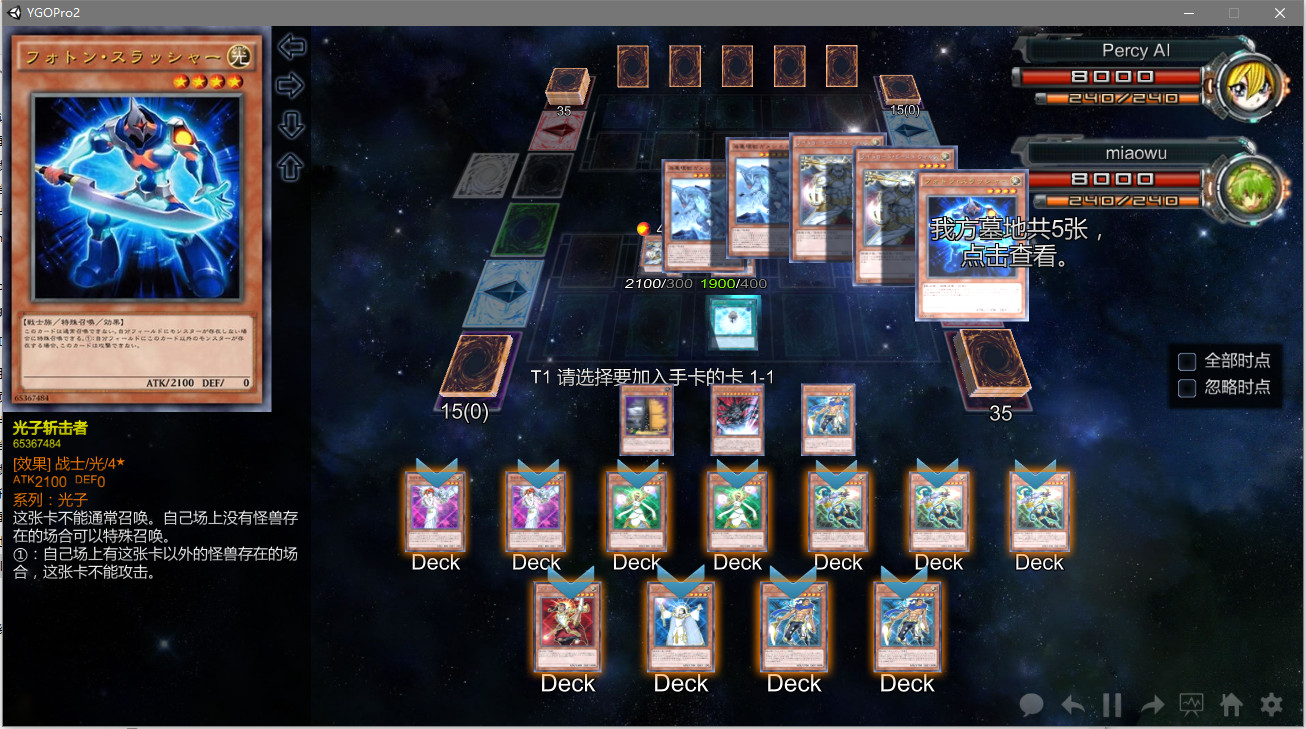Choose the red-artwork warrior Deck card
1306x729 pixels.
pos(567,625)
